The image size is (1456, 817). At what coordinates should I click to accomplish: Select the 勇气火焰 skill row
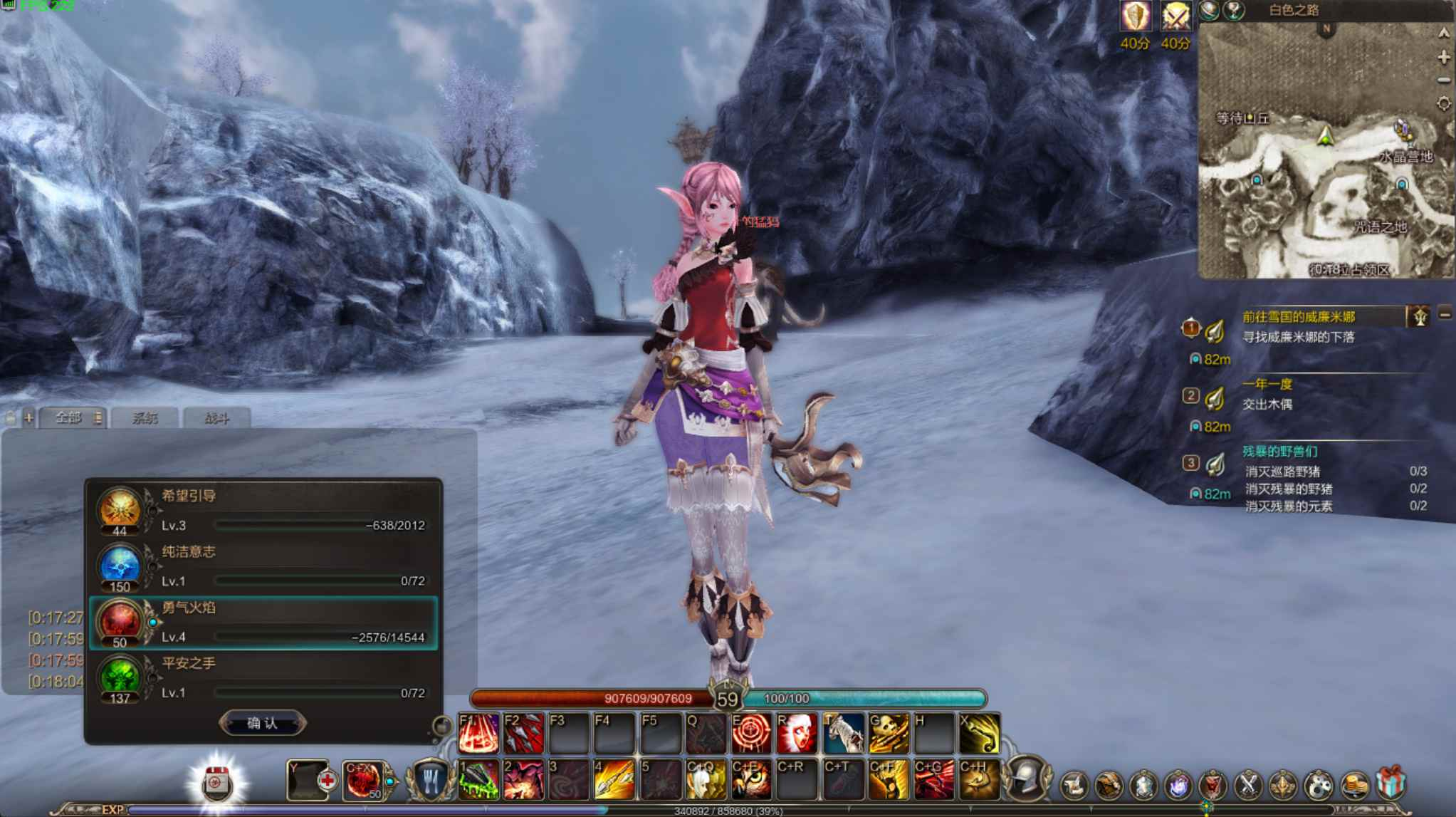tap(263, 623)
